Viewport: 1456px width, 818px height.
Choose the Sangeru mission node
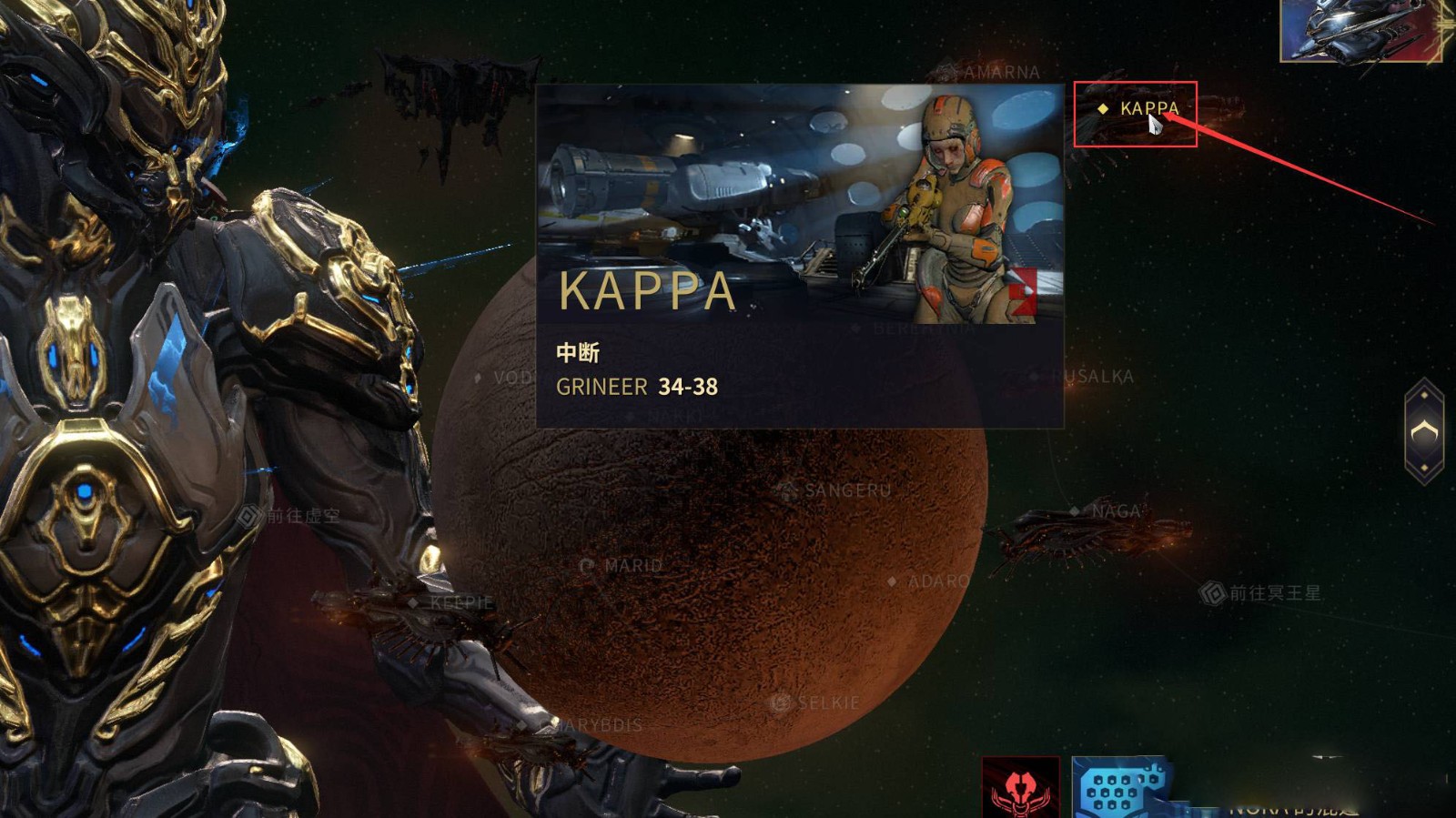[846, 490]
